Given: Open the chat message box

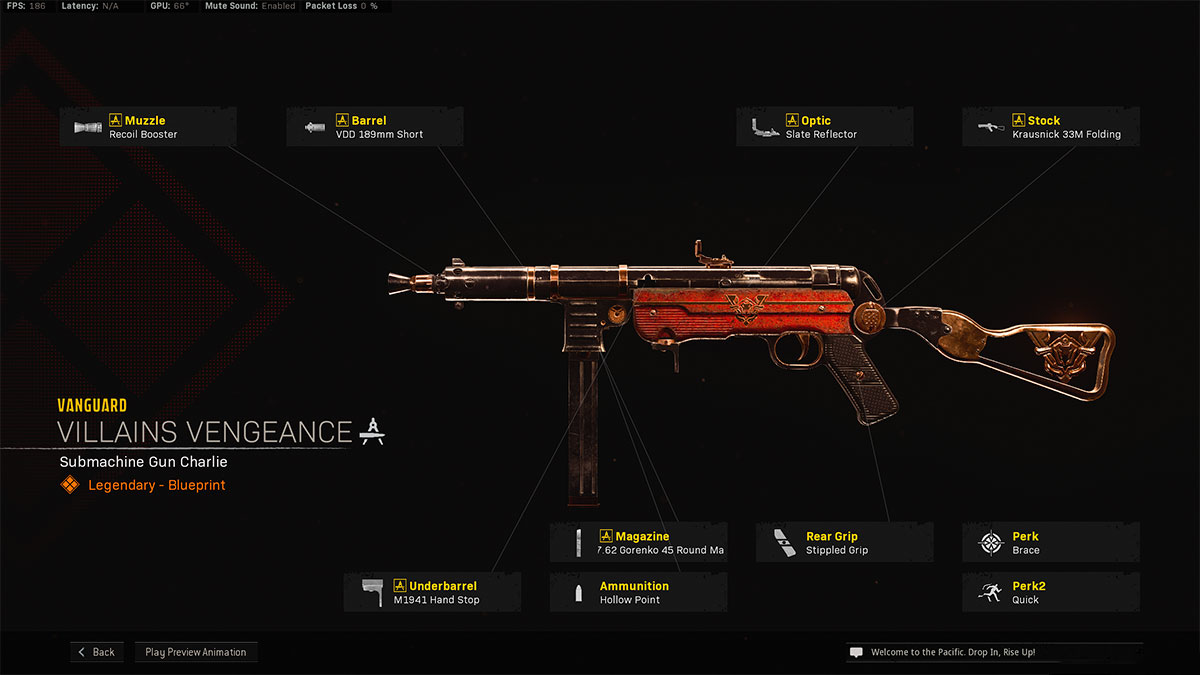Looking at the screenshot, I should pyautogui.click(x=993, y=652).
